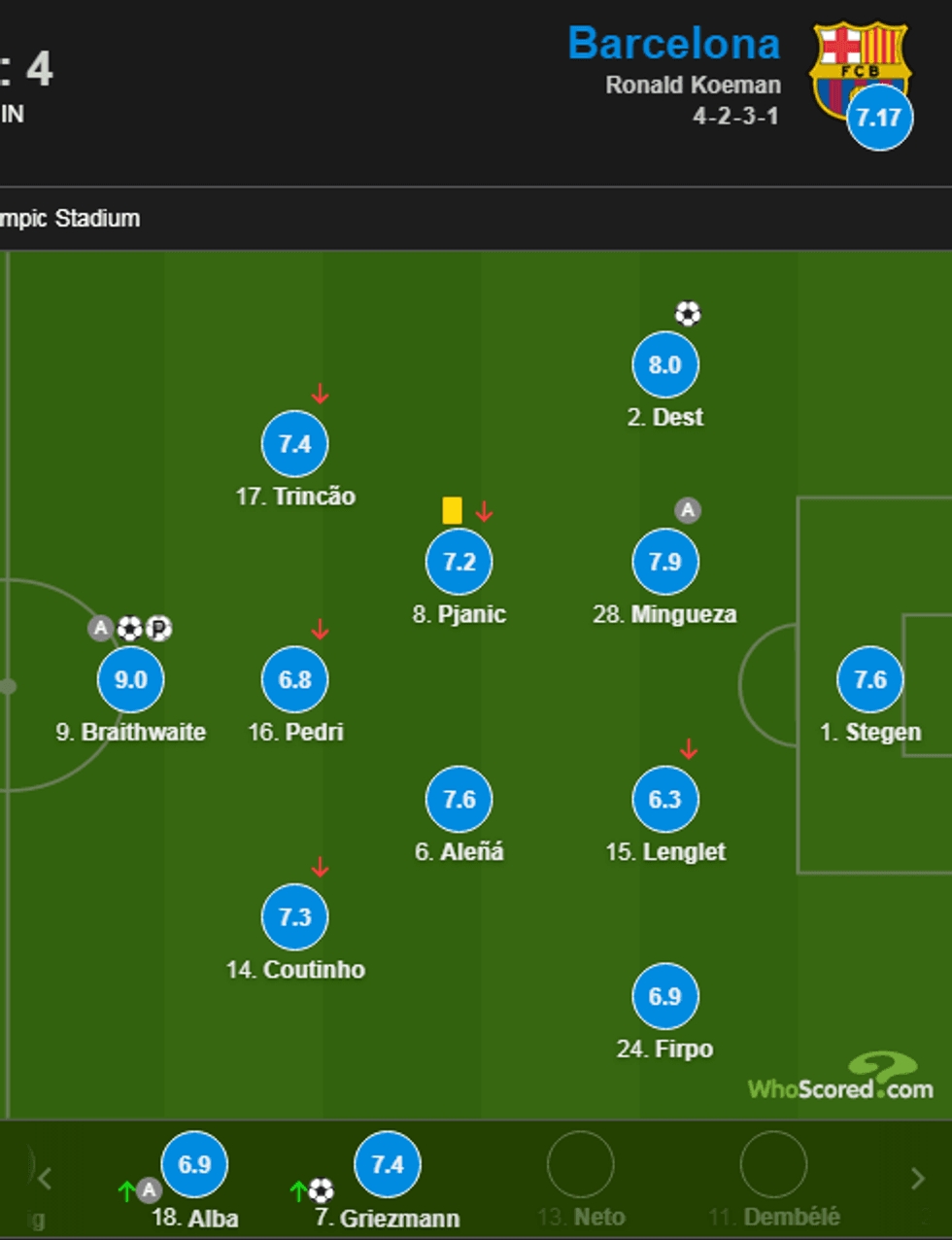Select substitute Alba on the bench
The height and width of the screenshot is (1240, 952).
[194, 1164]
